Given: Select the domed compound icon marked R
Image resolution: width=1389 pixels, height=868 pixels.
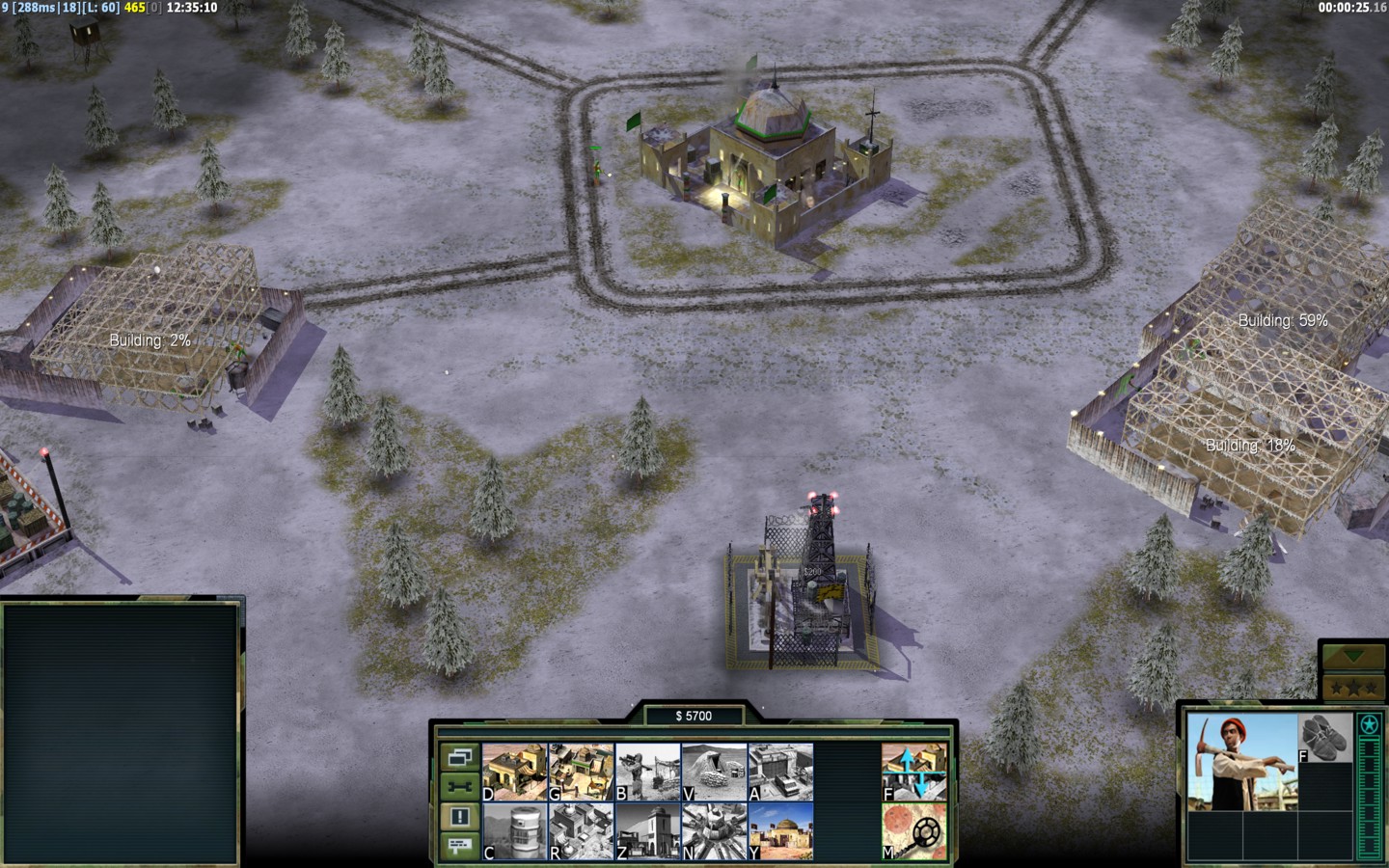Looking at the screenshot, I should click(x=581, y=831).
